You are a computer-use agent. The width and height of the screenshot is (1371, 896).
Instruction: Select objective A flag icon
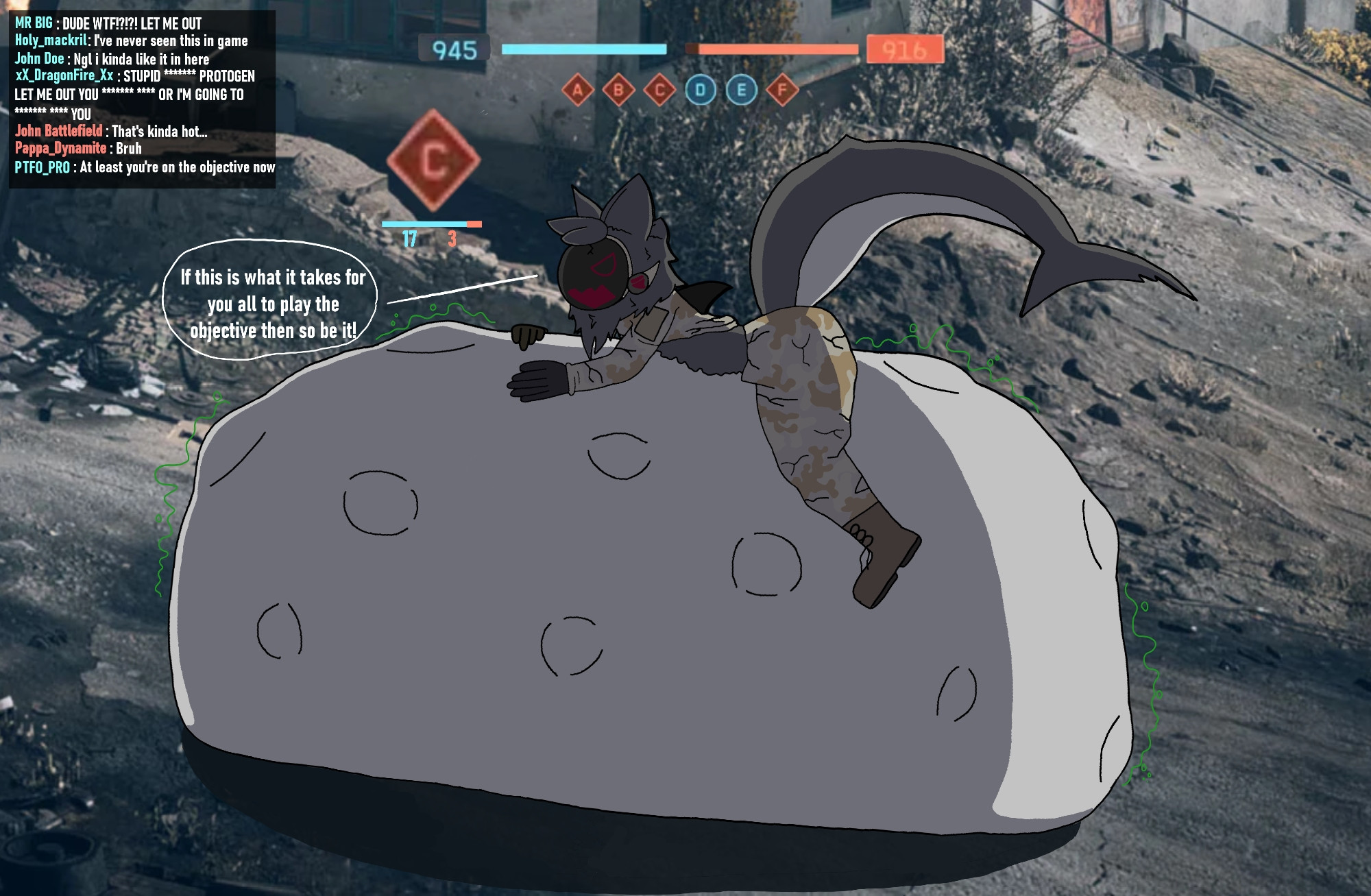578,90
